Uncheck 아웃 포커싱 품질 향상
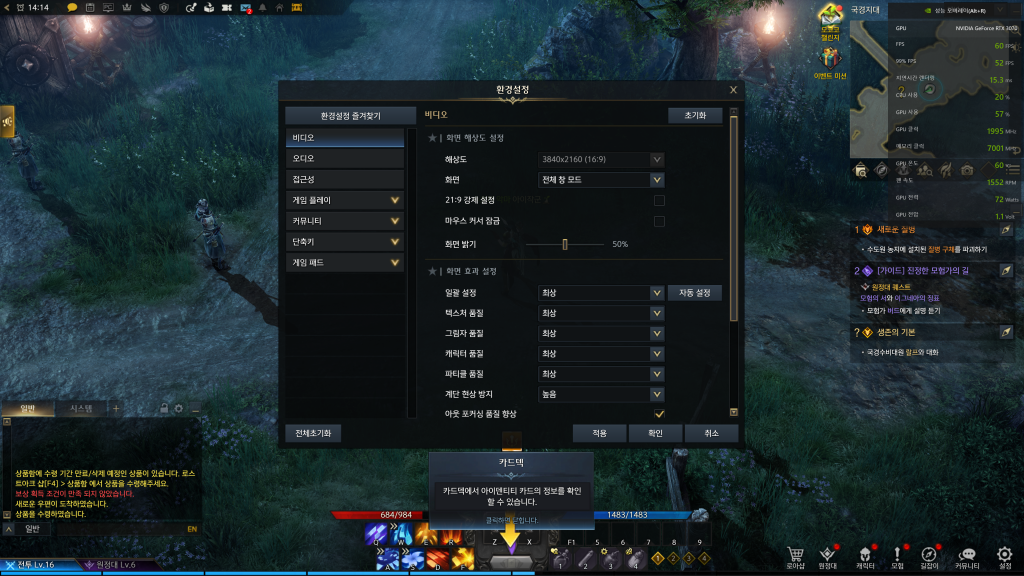This screenshot has height=576, width=1024. pos(659,414)
